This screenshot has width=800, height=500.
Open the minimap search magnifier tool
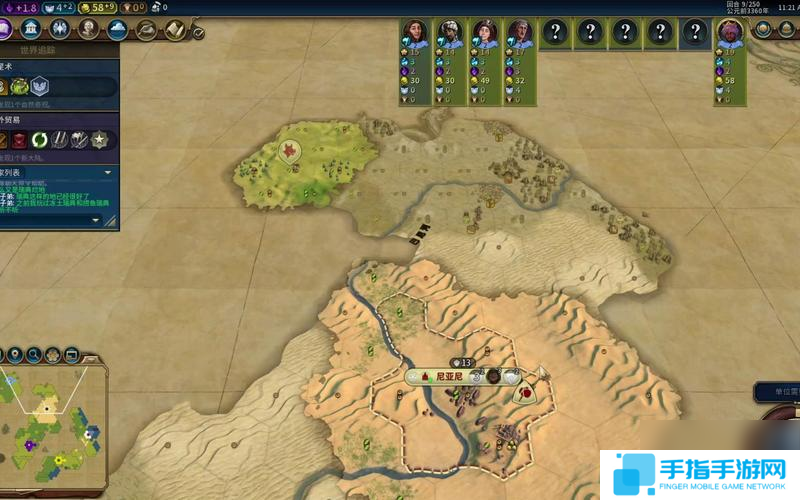pyautogui.click(x=33, y=354)
